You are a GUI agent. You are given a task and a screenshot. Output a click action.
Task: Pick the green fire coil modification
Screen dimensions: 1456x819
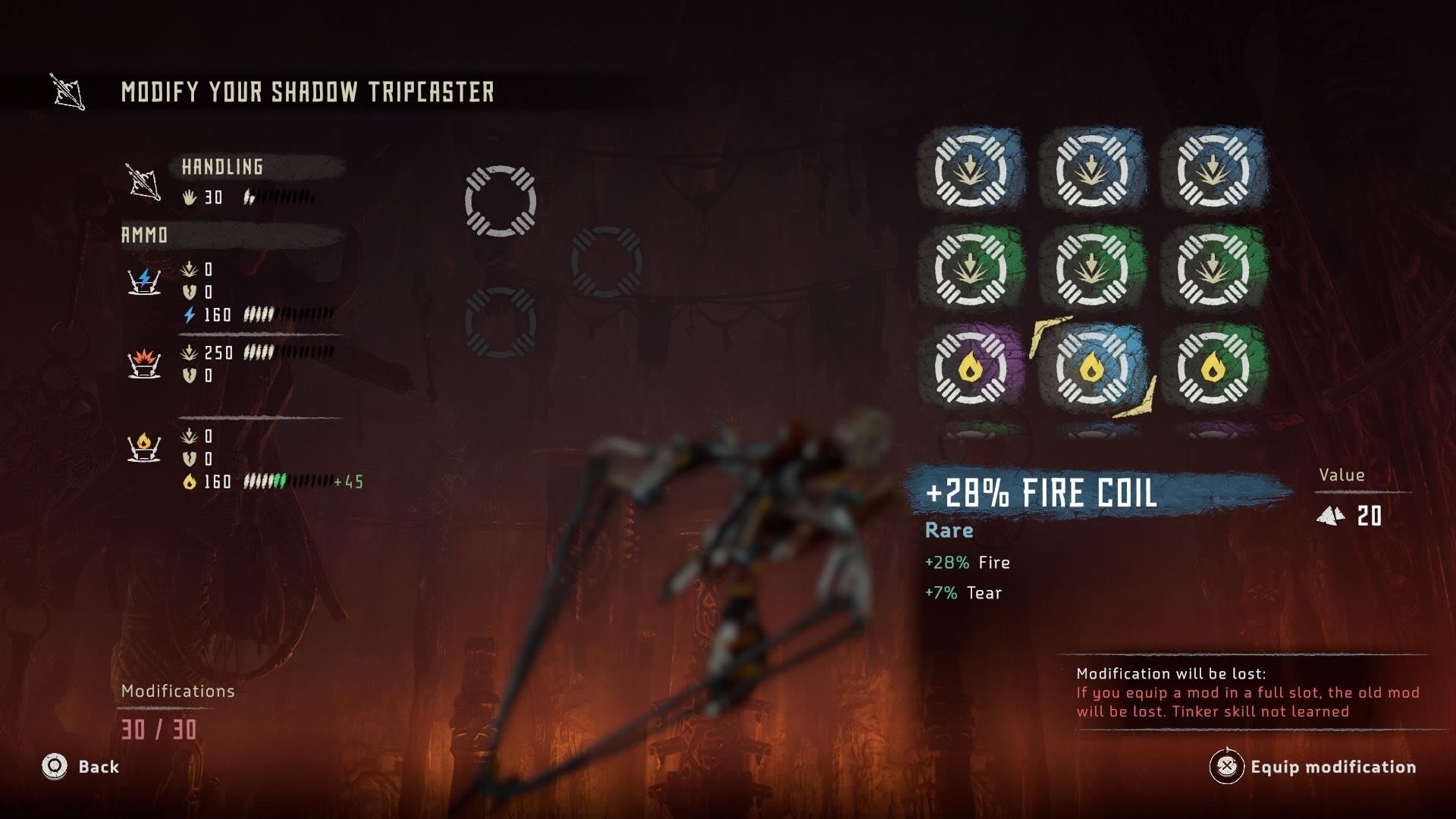click(1213, 368)
